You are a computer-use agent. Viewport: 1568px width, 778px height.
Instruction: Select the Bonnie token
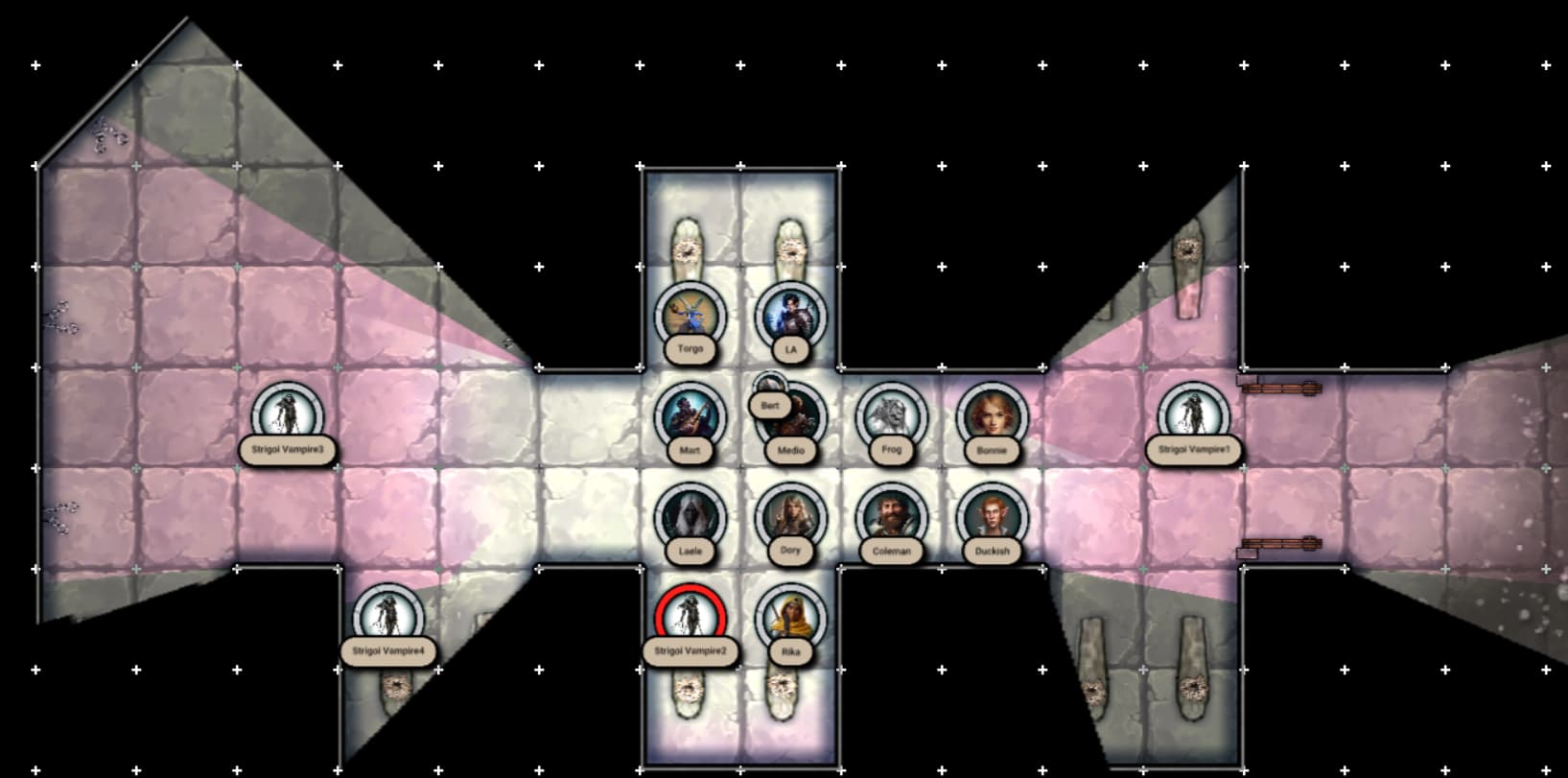(x=993, y=415)
